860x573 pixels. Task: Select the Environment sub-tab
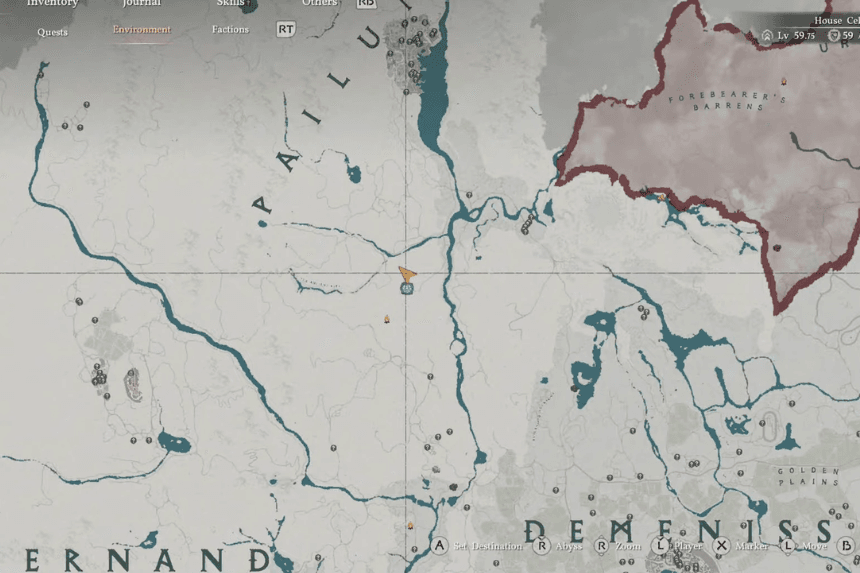(142, 30)
